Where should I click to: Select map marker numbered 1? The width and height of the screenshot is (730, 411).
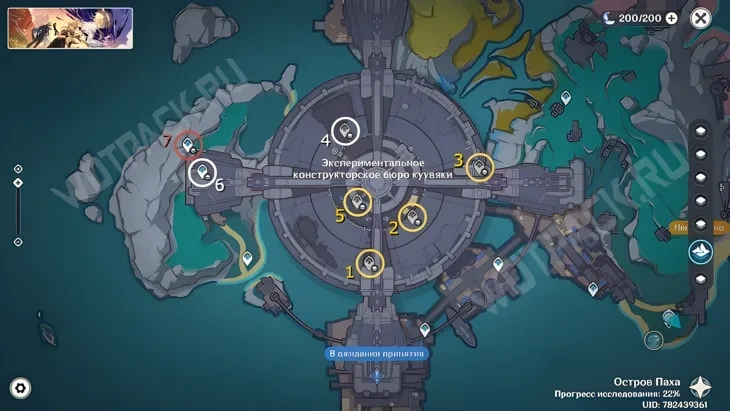tap(371, 263)
